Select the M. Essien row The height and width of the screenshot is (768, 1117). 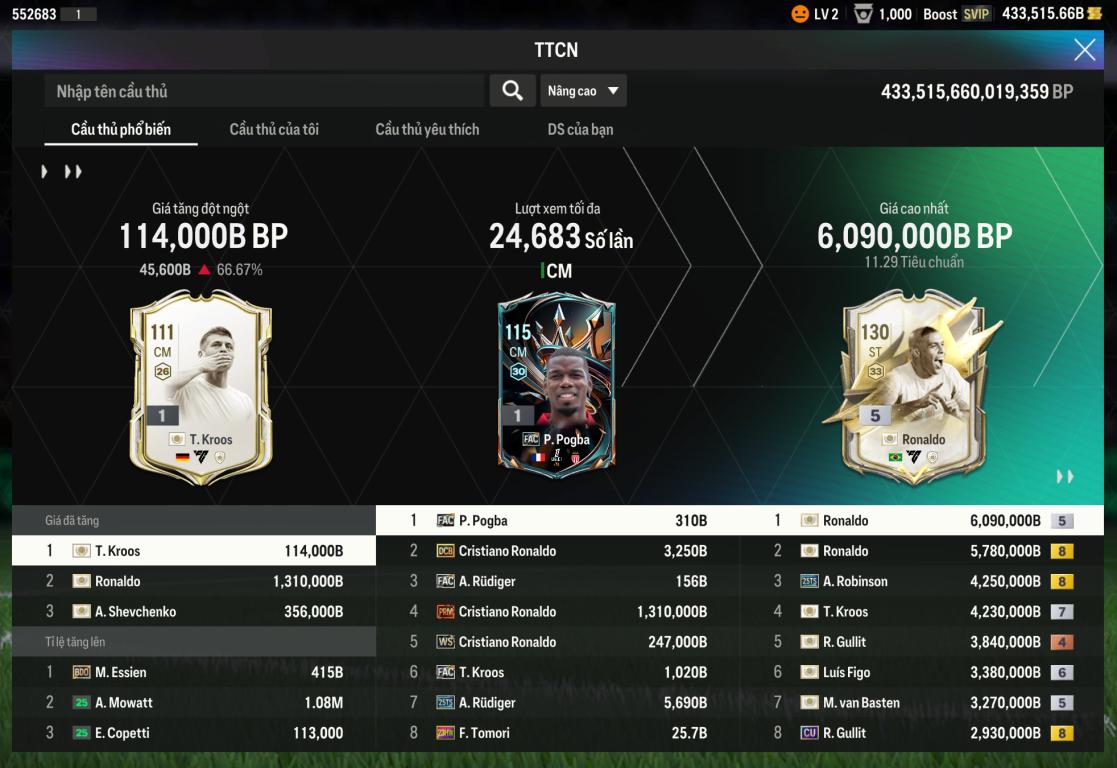(x=194, y=673)
